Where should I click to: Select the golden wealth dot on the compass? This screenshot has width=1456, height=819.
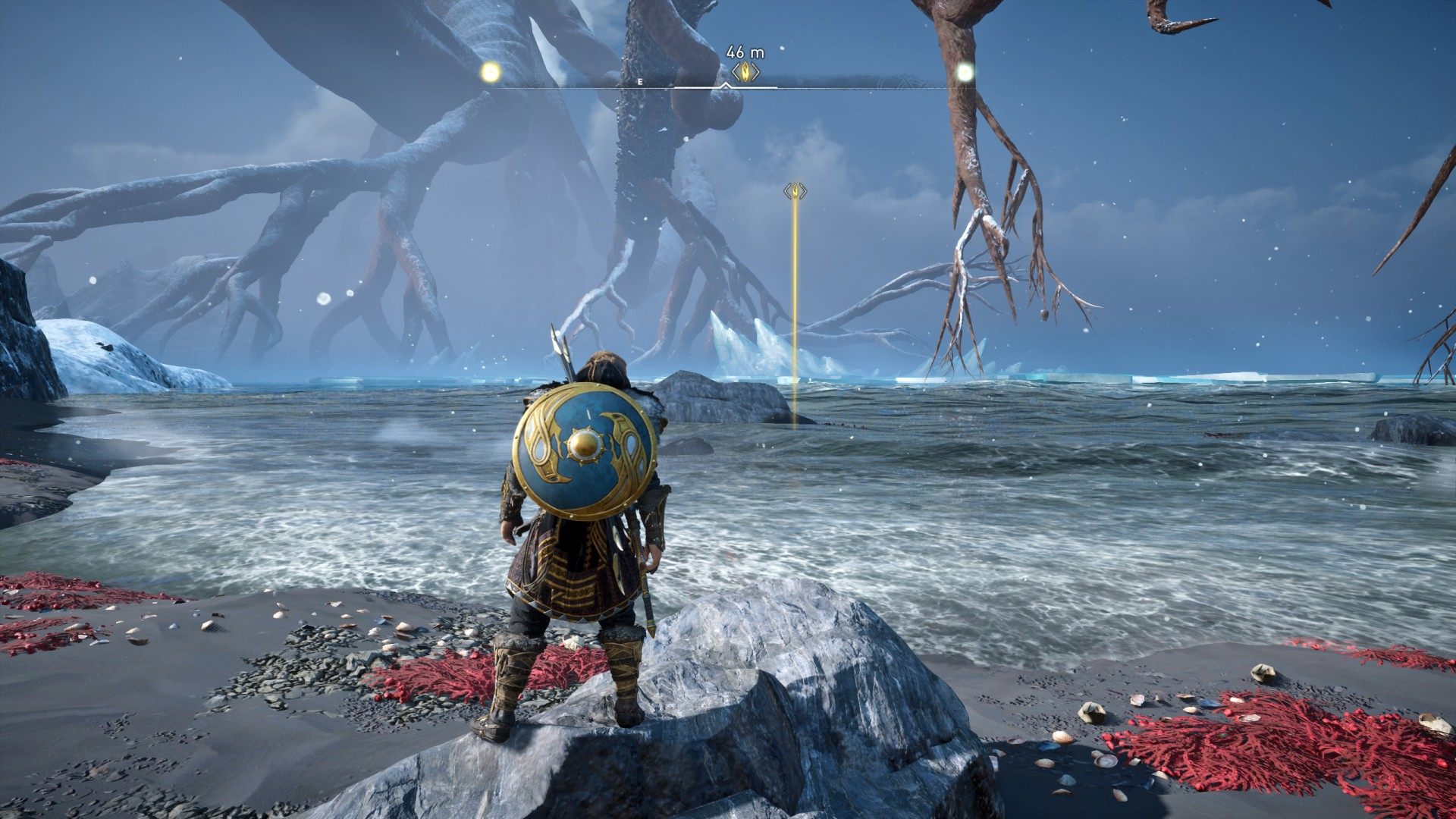(491, 72)
